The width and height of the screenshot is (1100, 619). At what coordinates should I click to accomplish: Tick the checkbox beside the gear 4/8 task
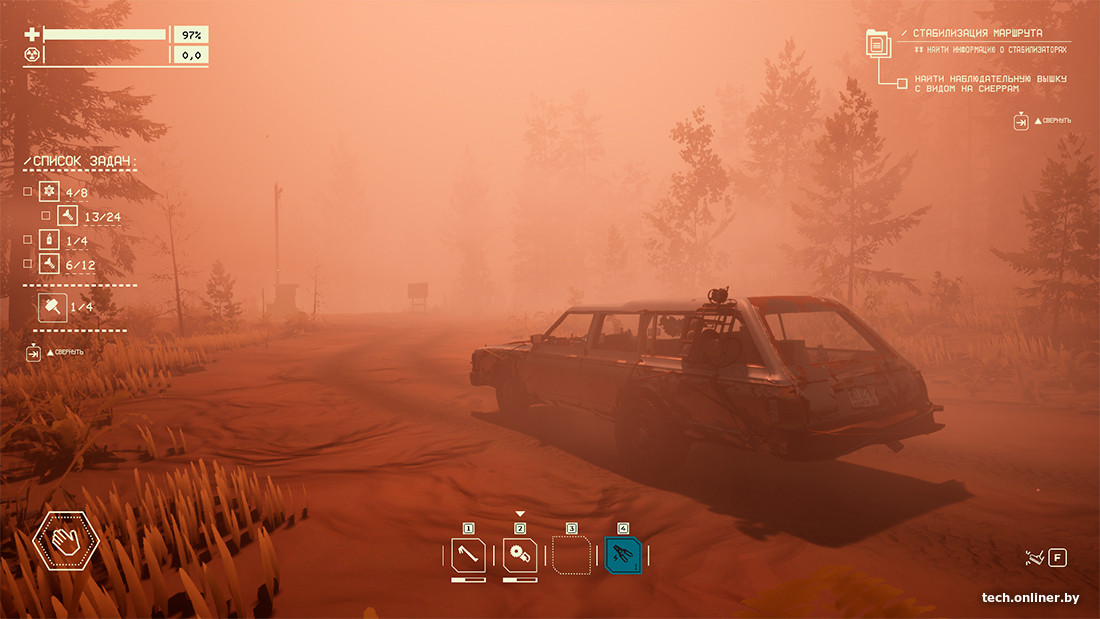pyautogui.click(x=28, y=191)
